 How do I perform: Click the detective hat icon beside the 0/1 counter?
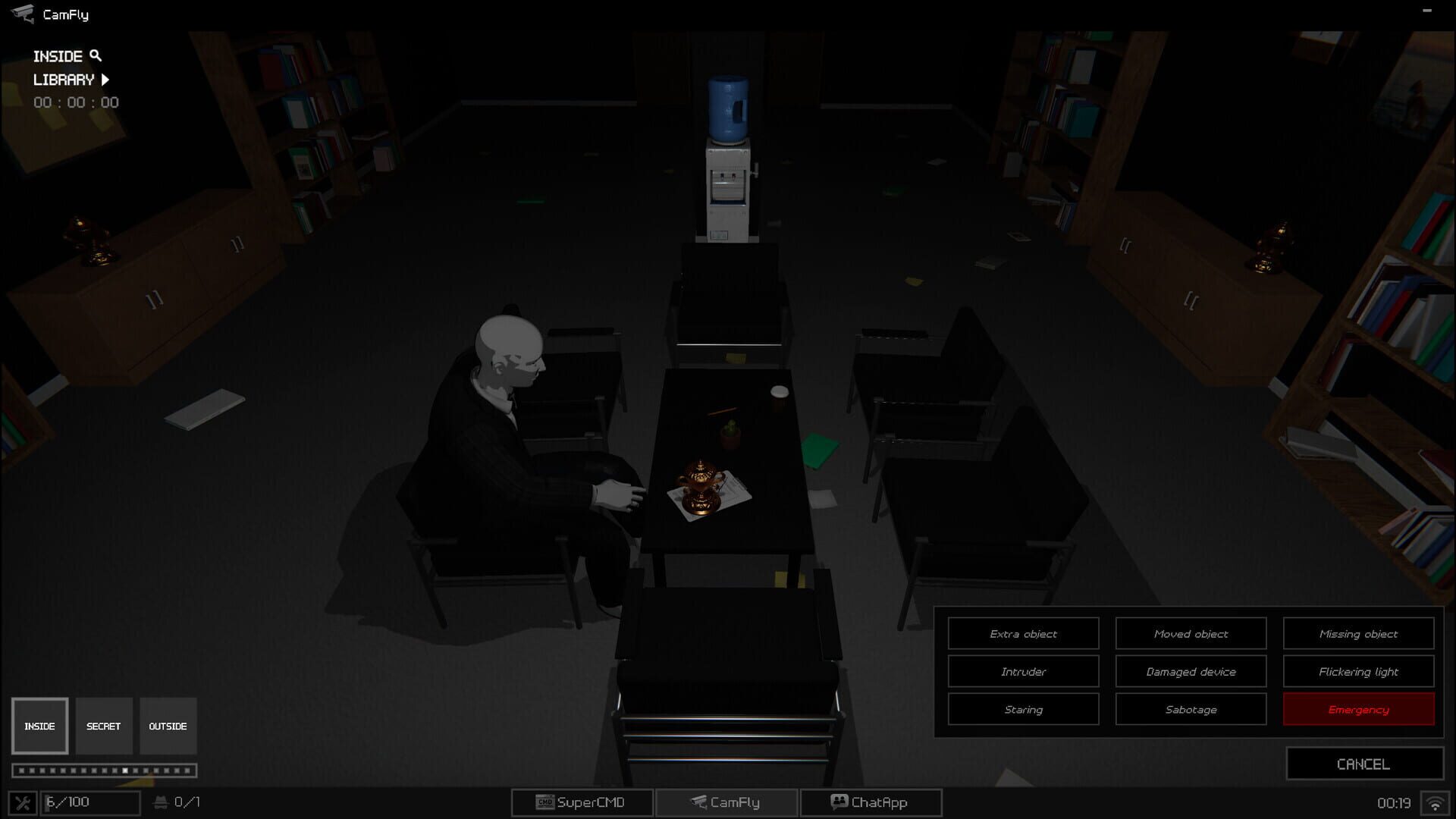tap(162, 802)
